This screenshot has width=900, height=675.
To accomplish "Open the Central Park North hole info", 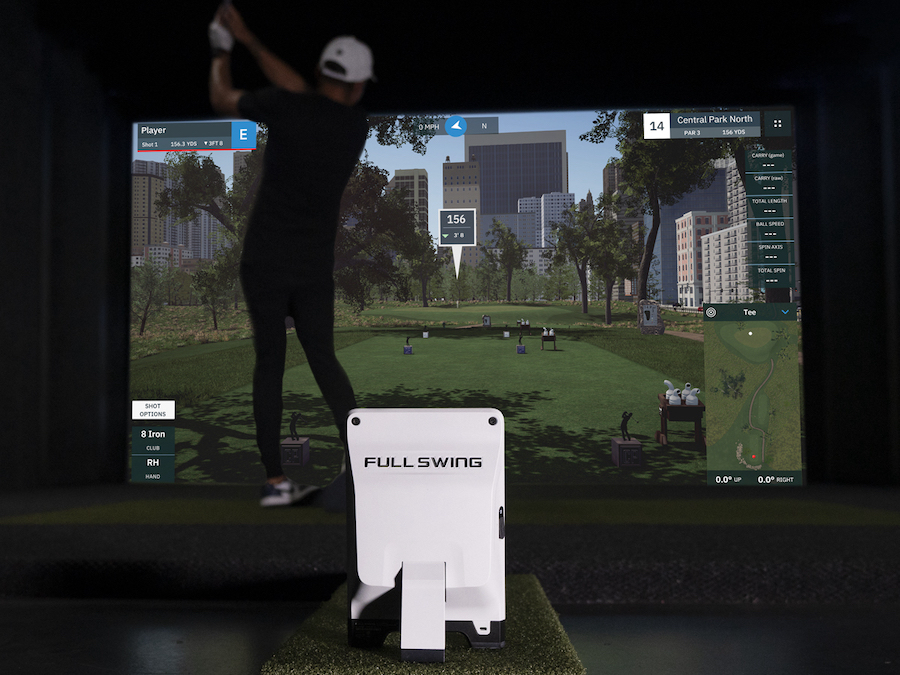I will (x=713, y=125).
